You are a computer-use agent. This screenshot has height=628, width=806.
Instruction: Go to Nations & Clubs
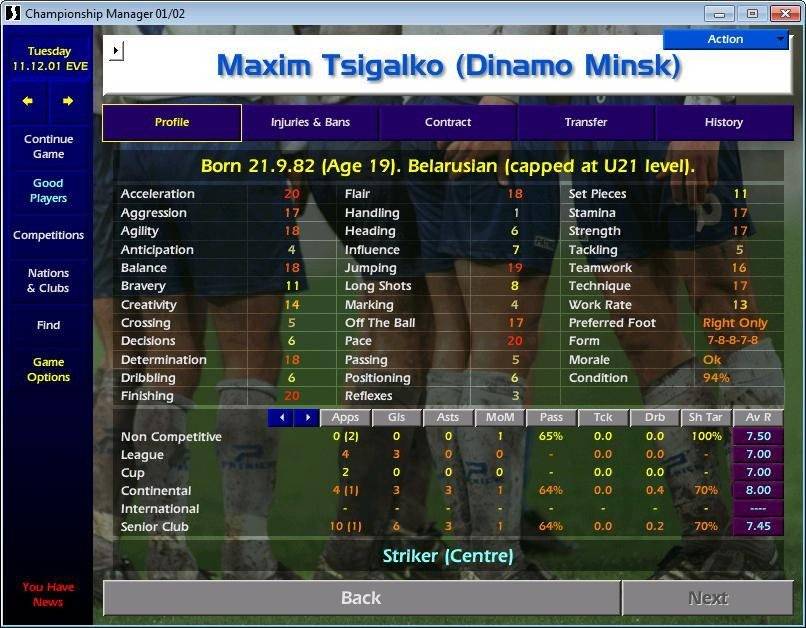[x=48, y=280]
